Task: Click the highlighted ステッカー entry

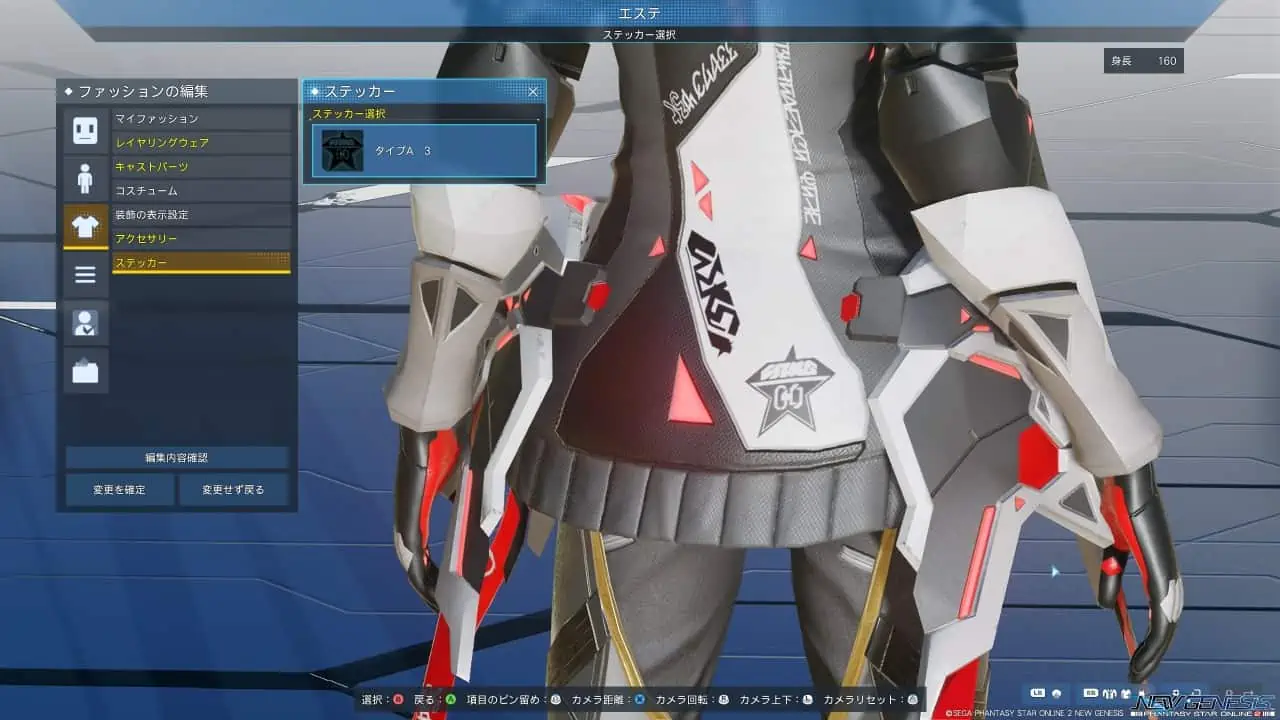Action: (201, 263)
